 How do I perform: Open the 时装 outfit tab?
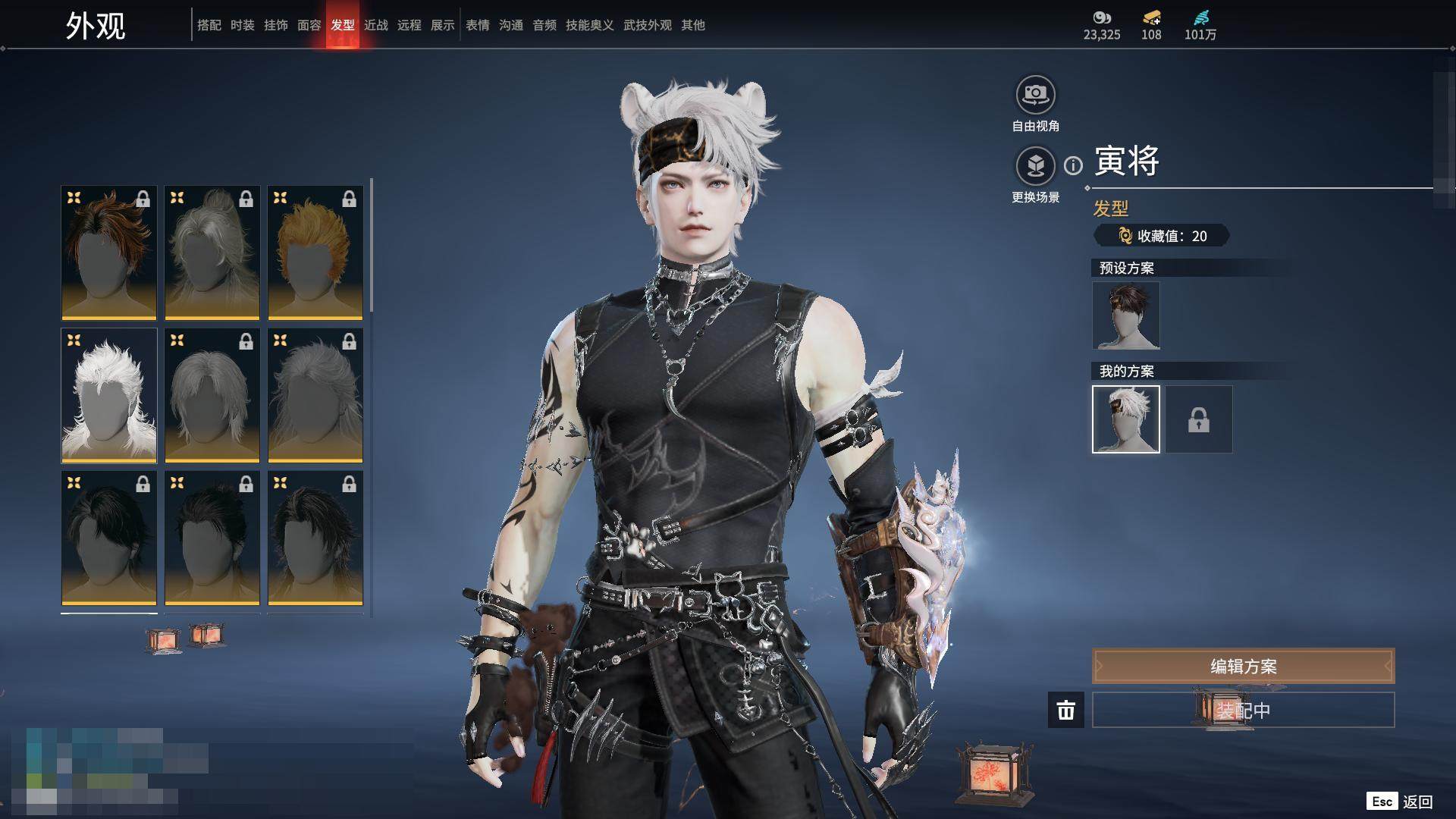click(243, 25)
